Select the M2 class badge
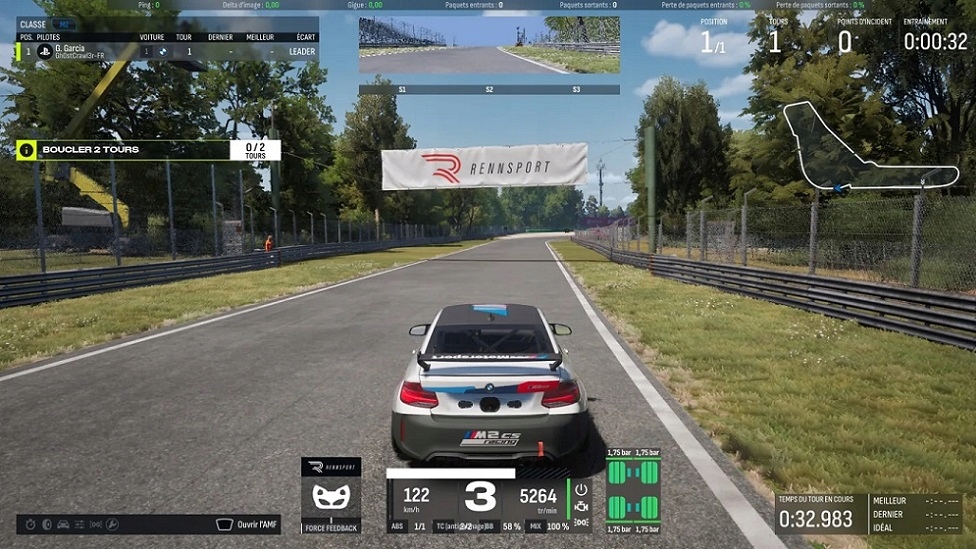Image resolution: width=976 pixels, height=549 pixels. (63, 24)
